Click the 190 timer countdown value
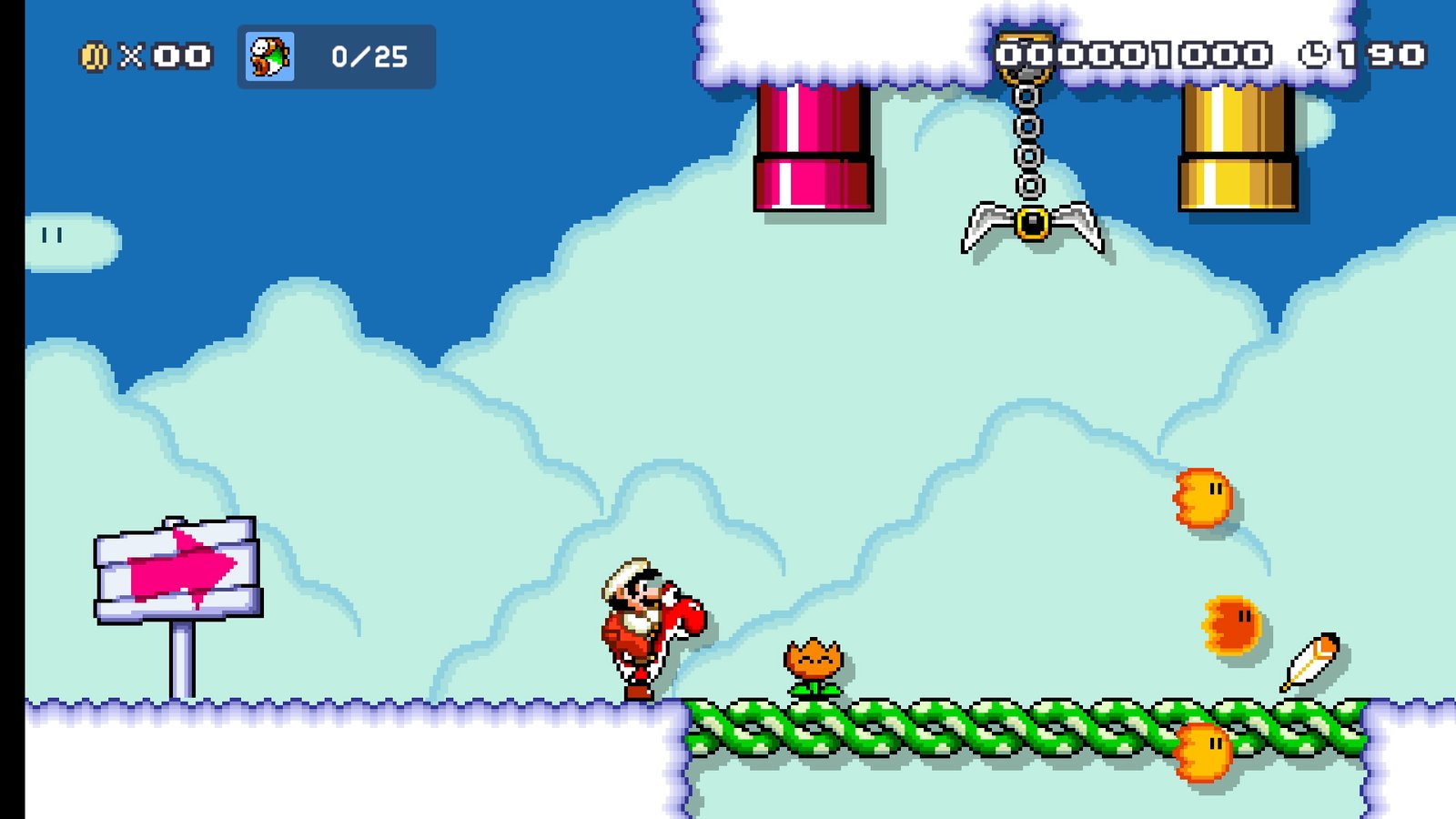The width and height of the screenshot is (1456, 819). (x=1383, y=55)
